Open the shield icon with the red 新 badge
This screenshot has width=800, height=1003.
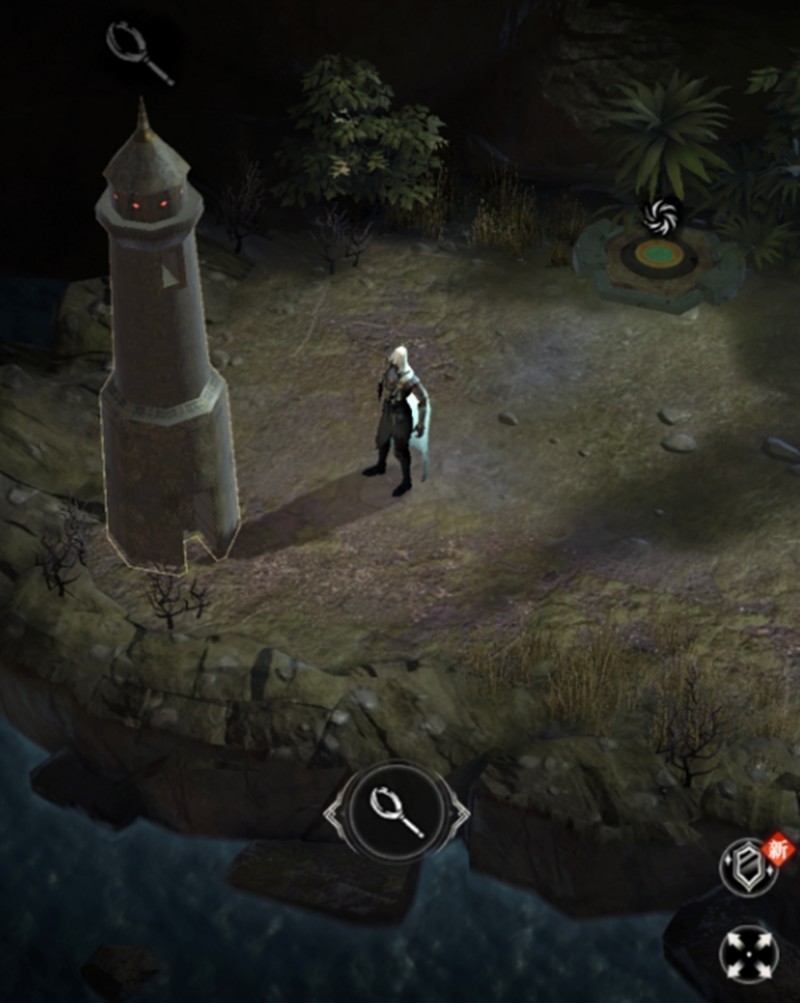[x=748, y=868]
